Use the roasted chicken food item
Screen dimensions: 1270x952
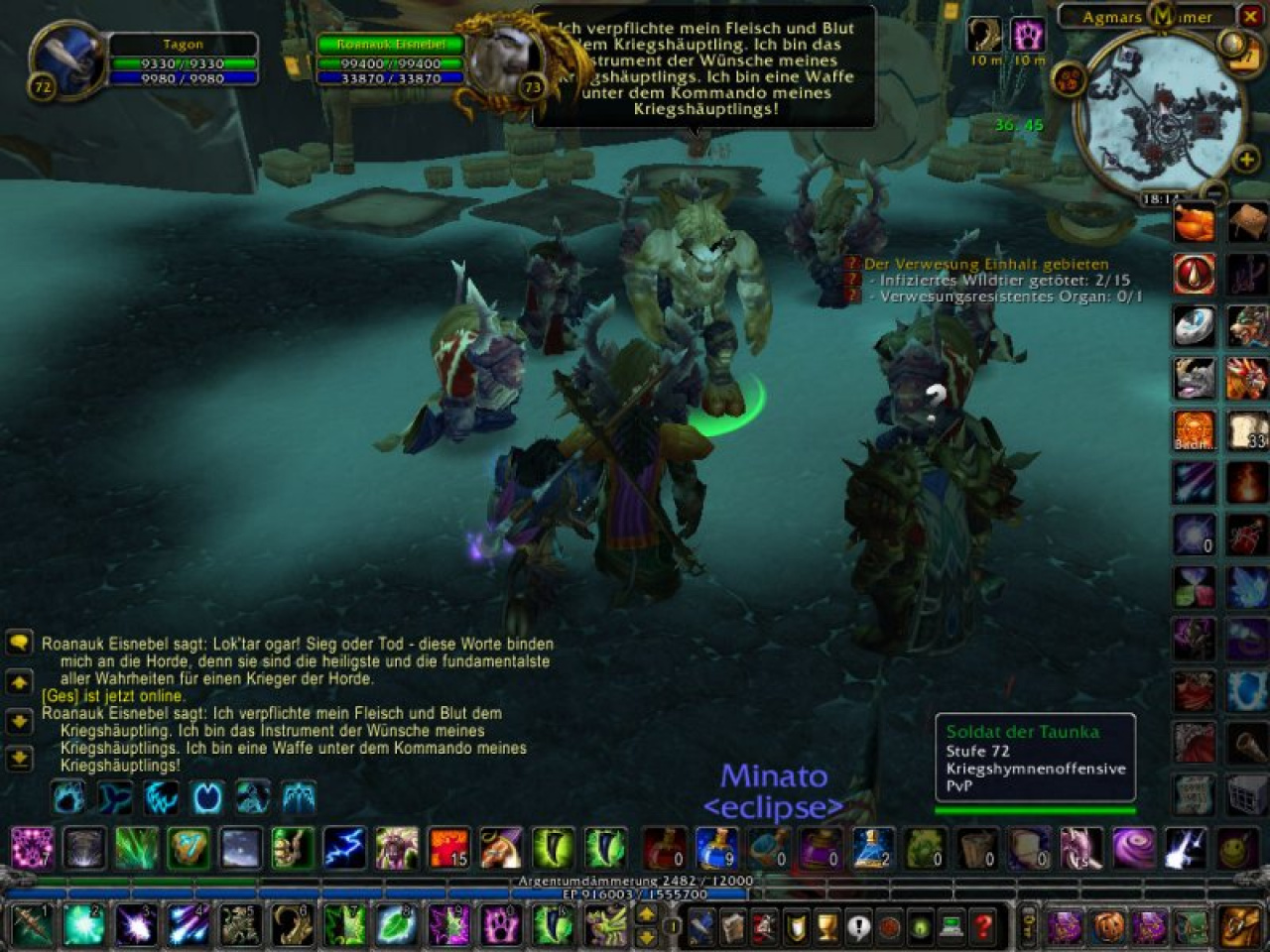1194,223
